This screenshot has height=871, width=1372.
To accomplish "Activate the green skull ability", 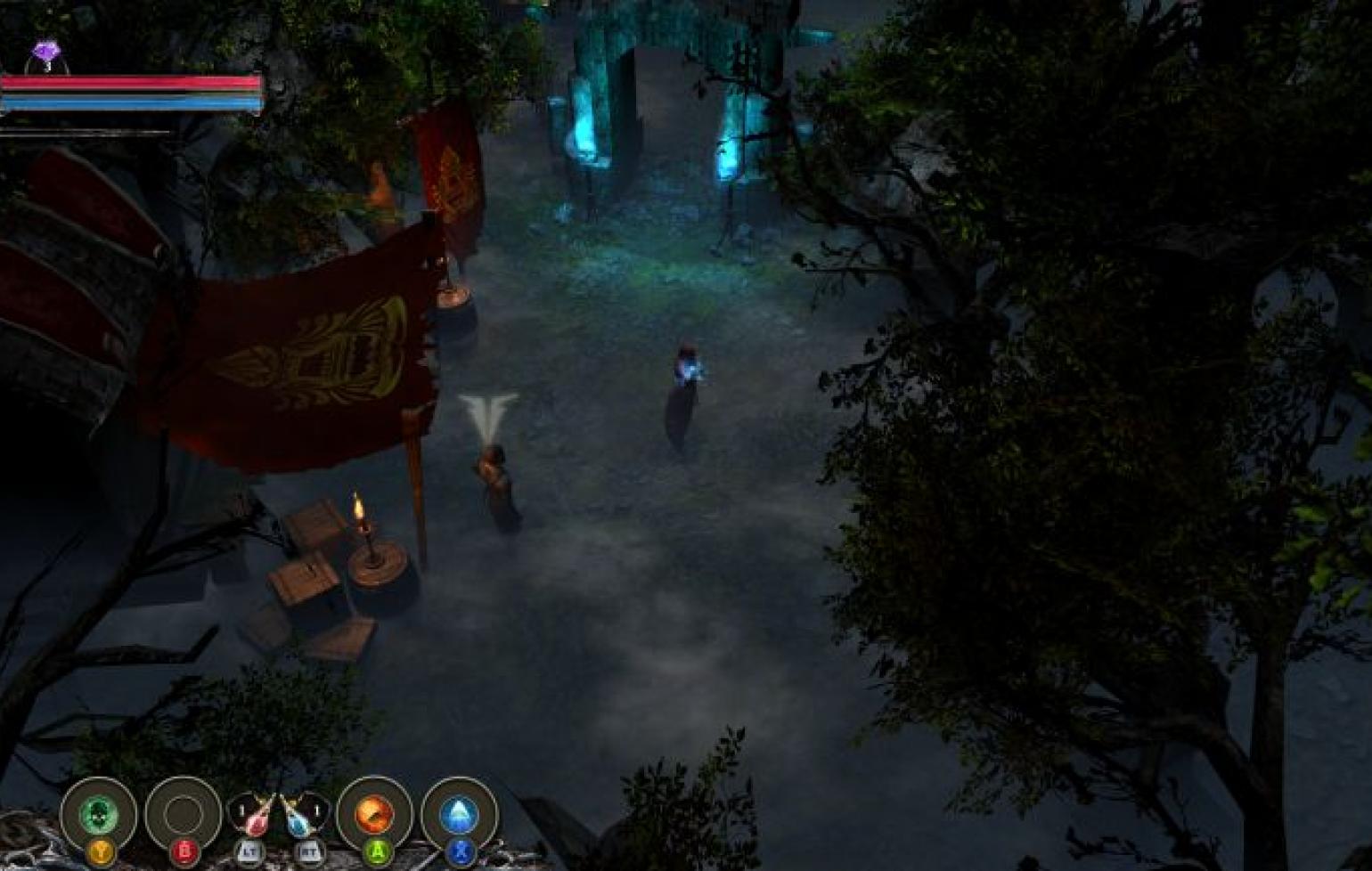I will [x=99, y=814].
